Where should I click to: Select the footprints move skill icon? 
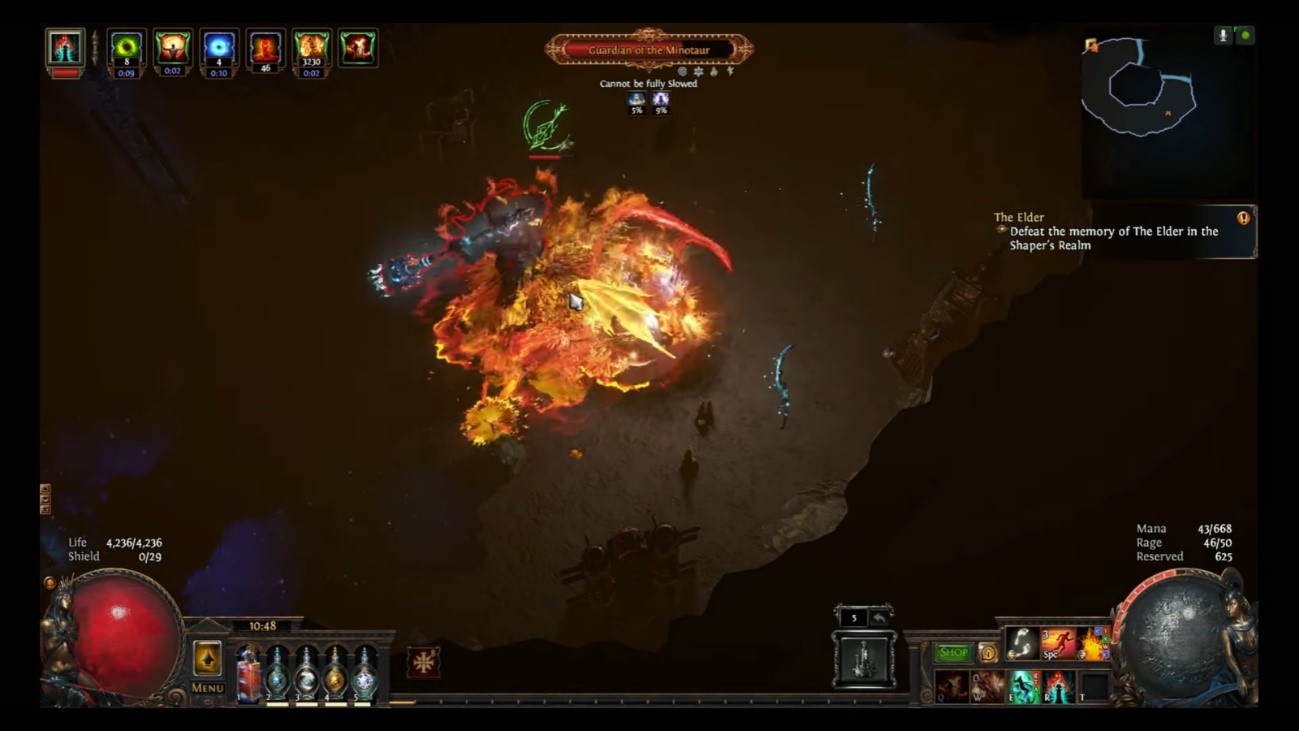1021,644
